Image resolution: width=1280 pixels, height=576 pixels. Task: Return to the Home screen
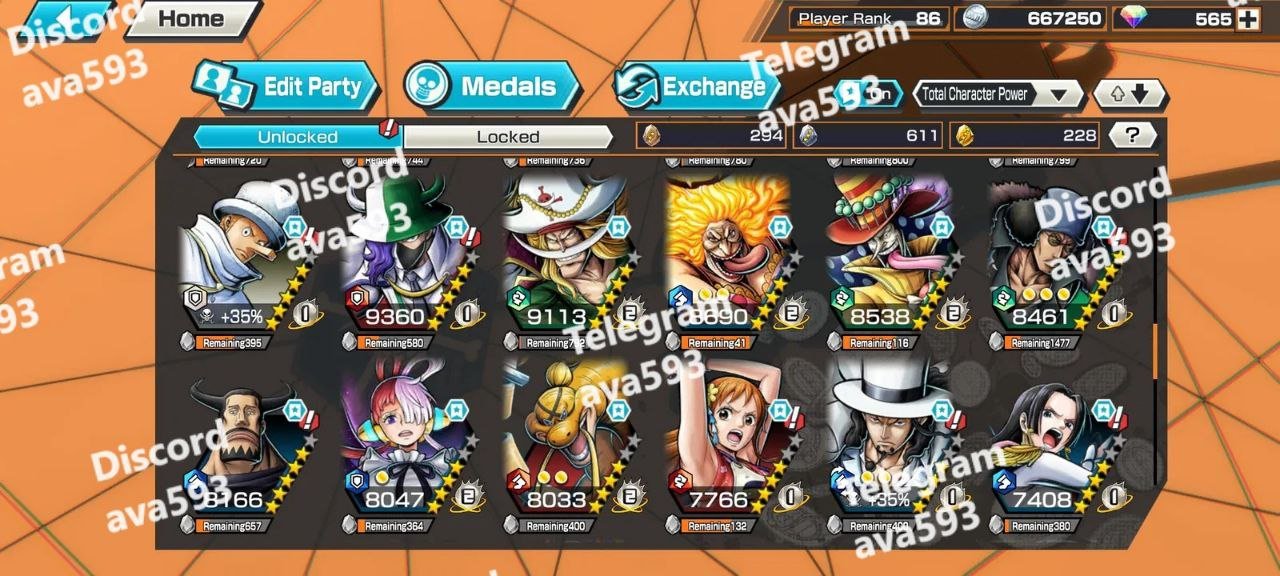(190, 18)
